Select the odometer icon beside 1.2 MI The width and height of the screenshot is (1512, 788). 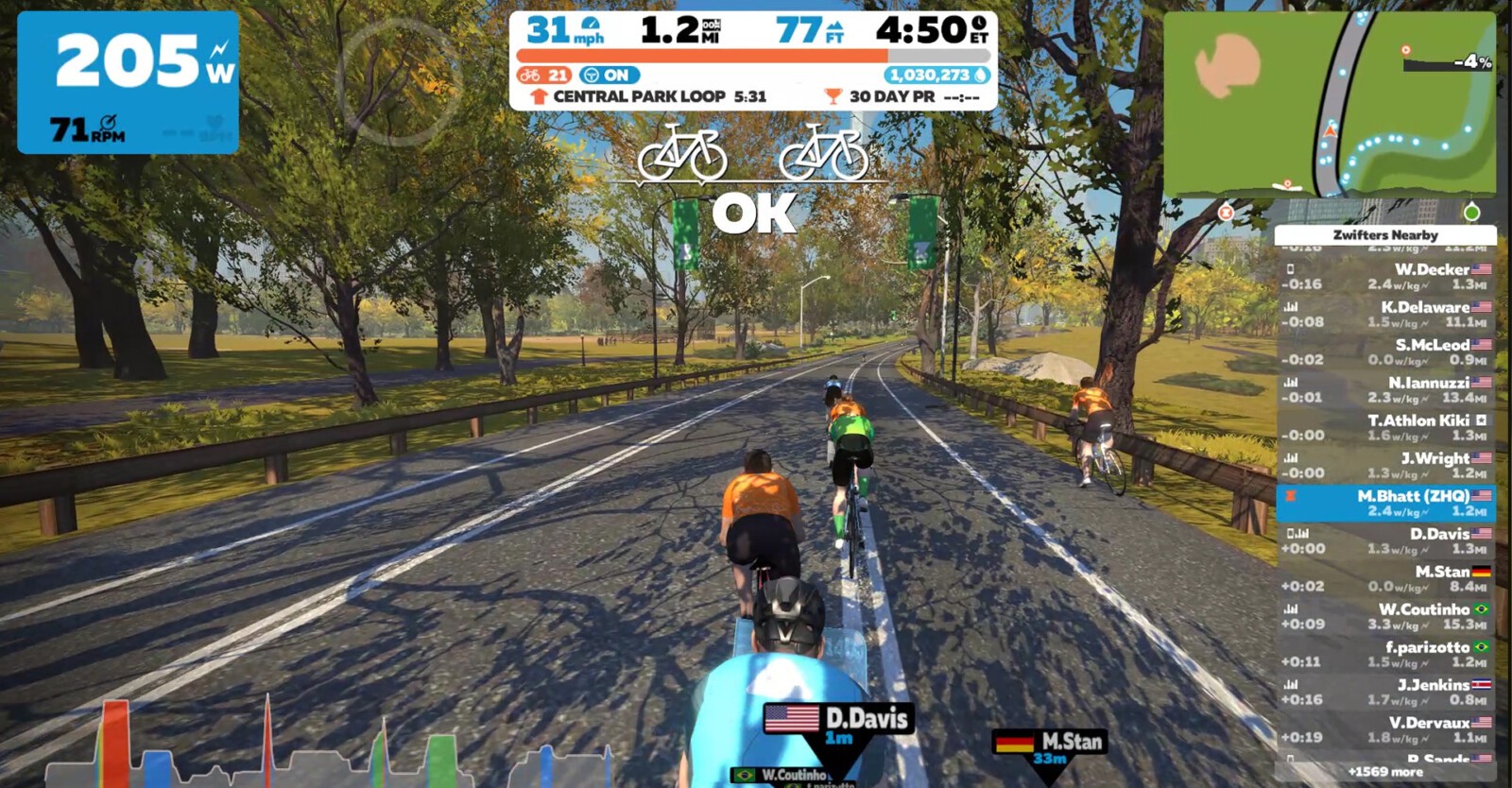click(710, 27)
